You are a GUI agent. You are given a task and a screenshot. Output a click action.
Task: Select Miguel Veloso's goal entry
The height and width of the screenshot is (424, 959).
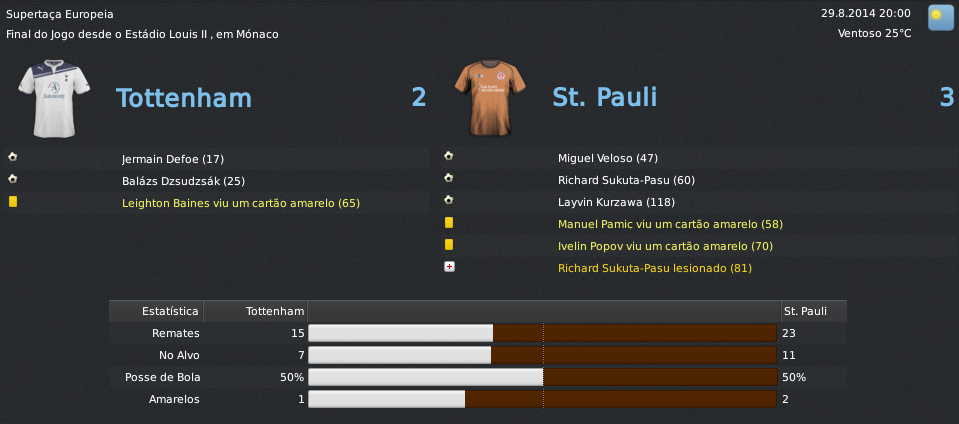607,159
